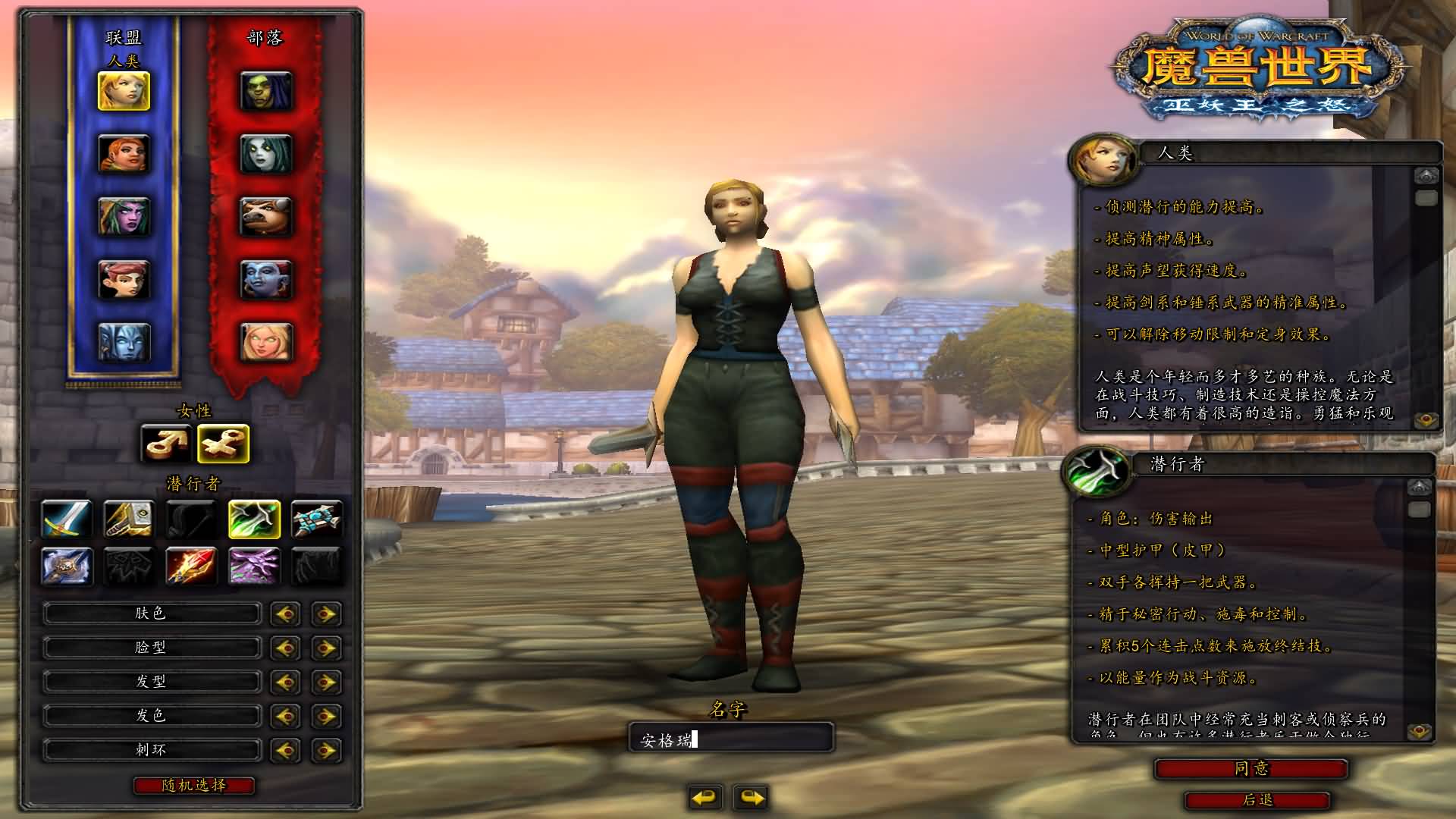The height and width of the screenshot is (819, 1456).
Task: Choose the Dwarf race portrait
Action: (124, 154)
